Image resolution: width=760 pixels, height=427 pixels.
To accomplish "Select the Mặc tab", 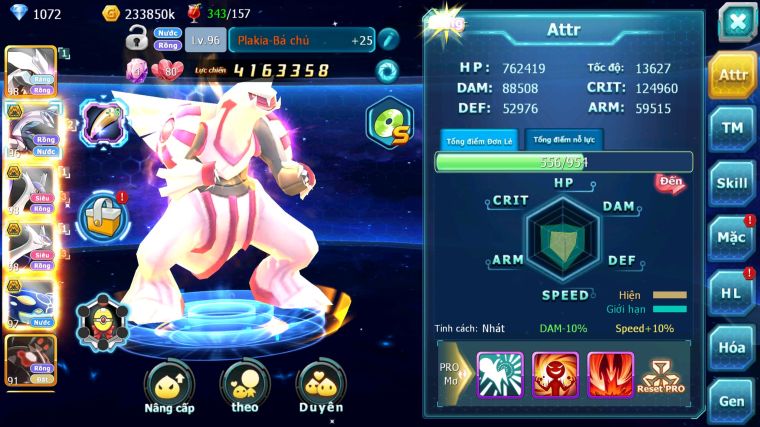I will (x=732, y=238).
